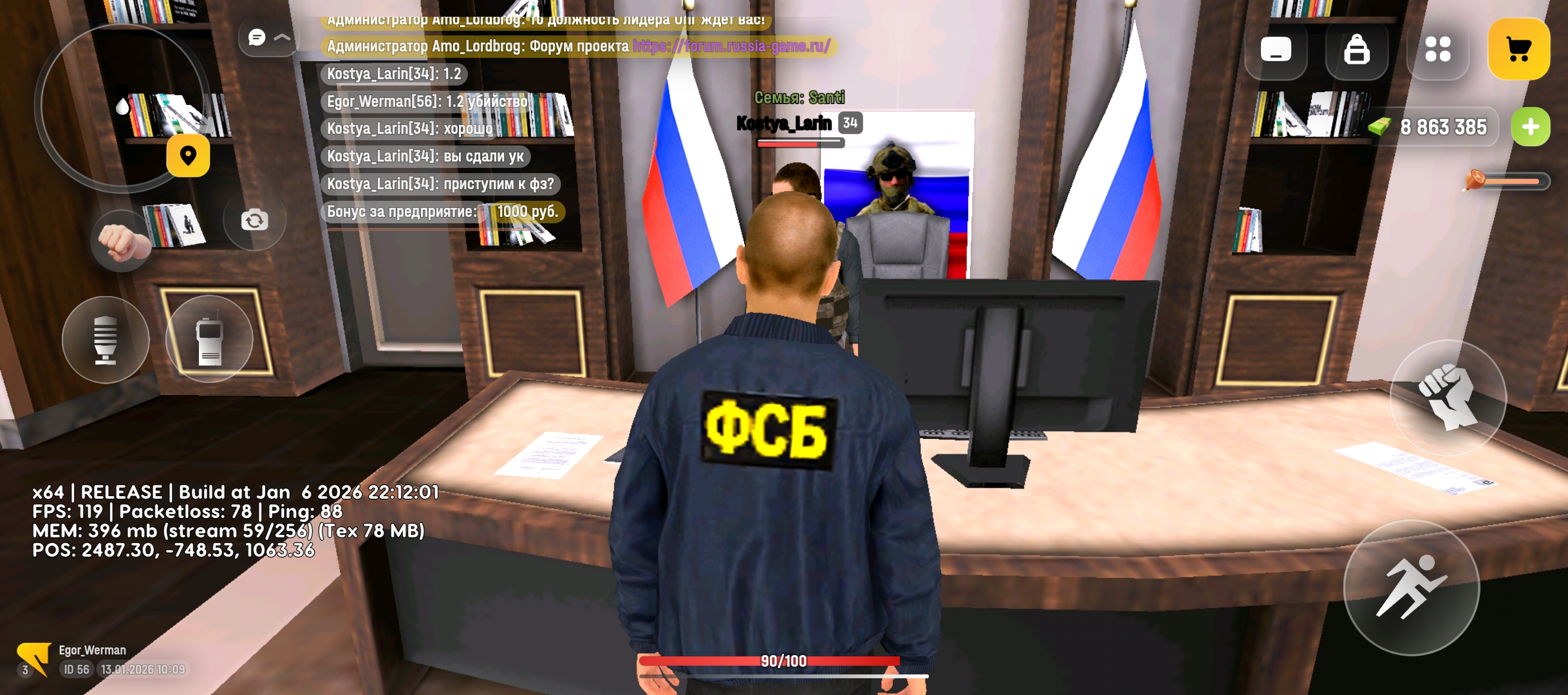Open the backpack inventory icon

pyautogui.click(x=1357, y=49)
